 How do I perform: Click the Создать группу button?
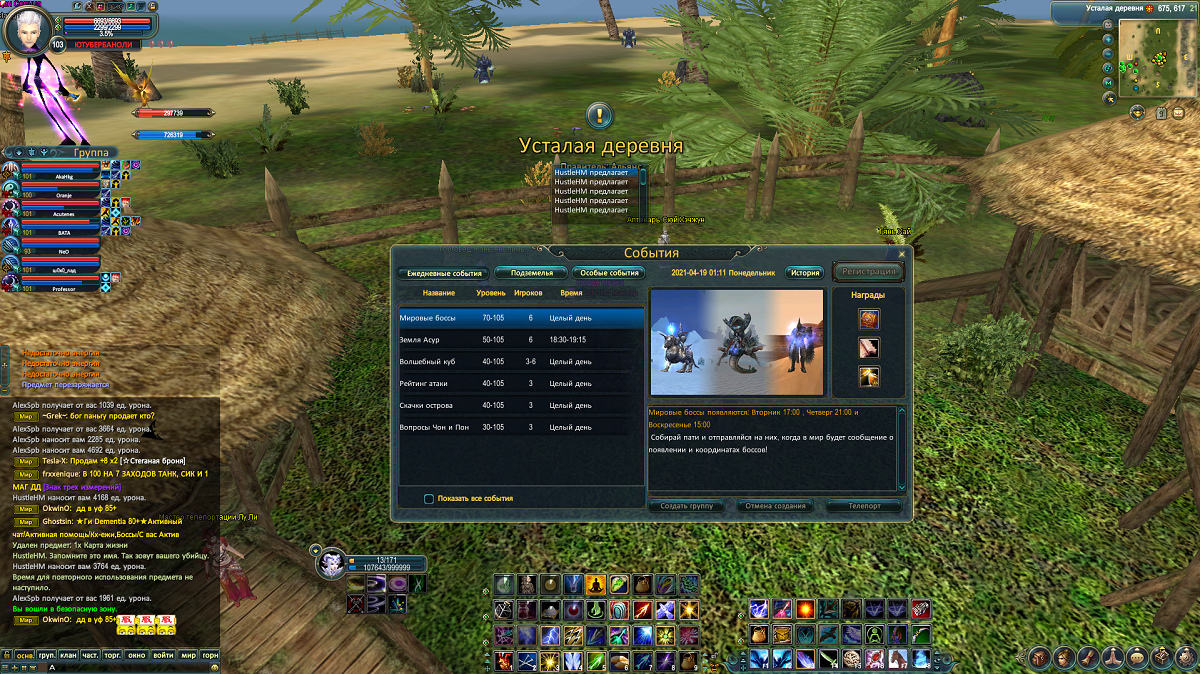pyautogui.click(x=687, y=506)
